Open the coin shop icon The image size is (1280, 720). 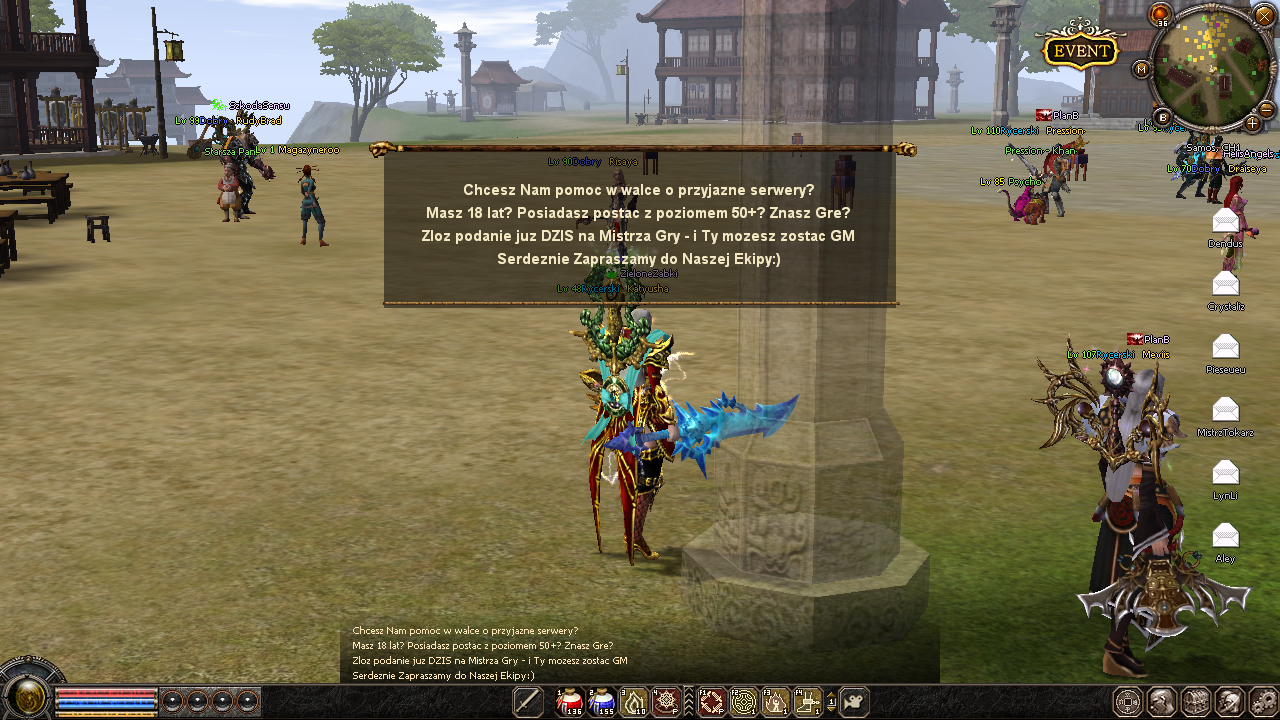click(x=1128, y=702)
